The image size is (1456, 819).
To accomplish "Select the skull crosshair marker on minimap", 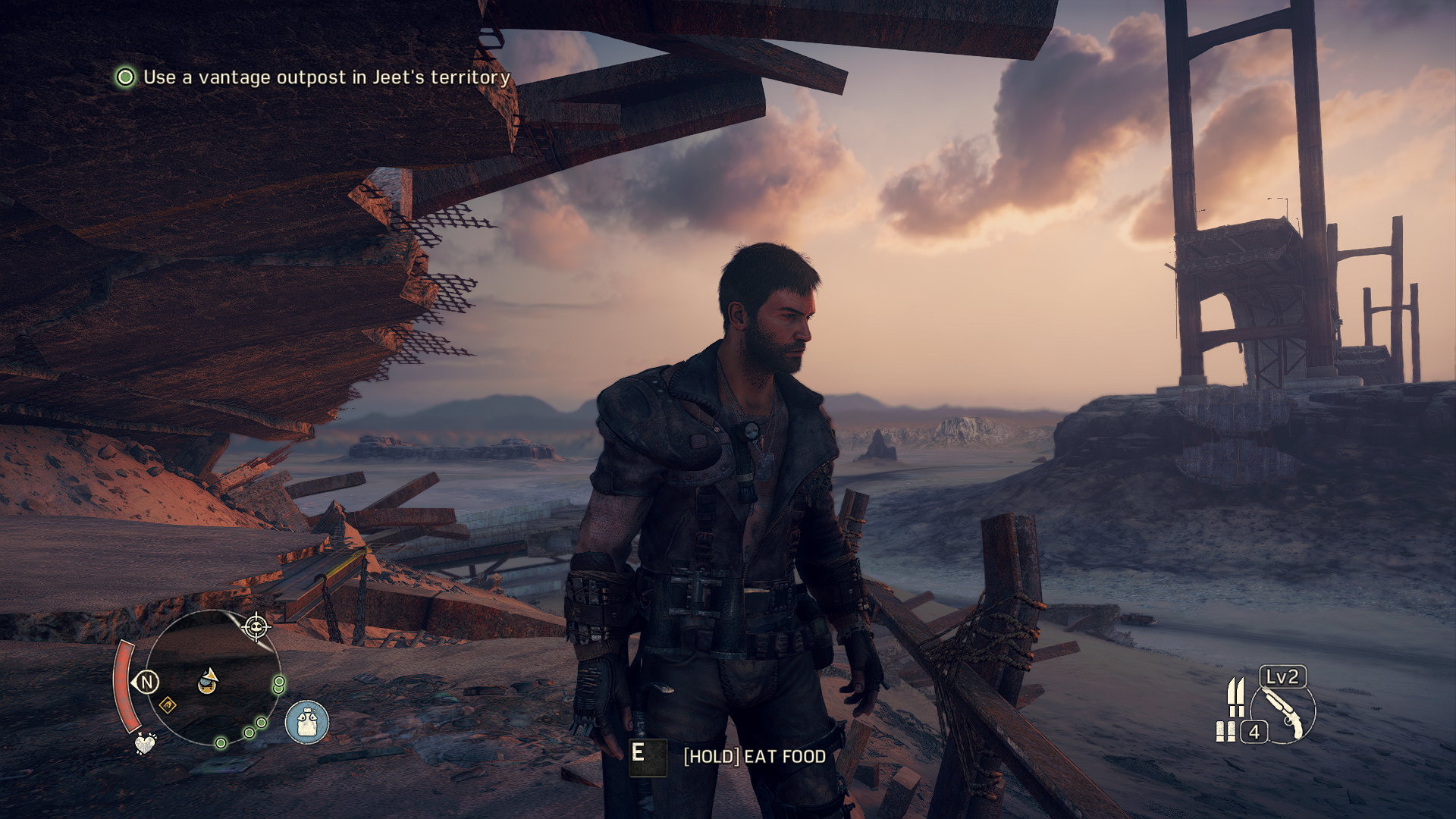I will click(256, 627).
